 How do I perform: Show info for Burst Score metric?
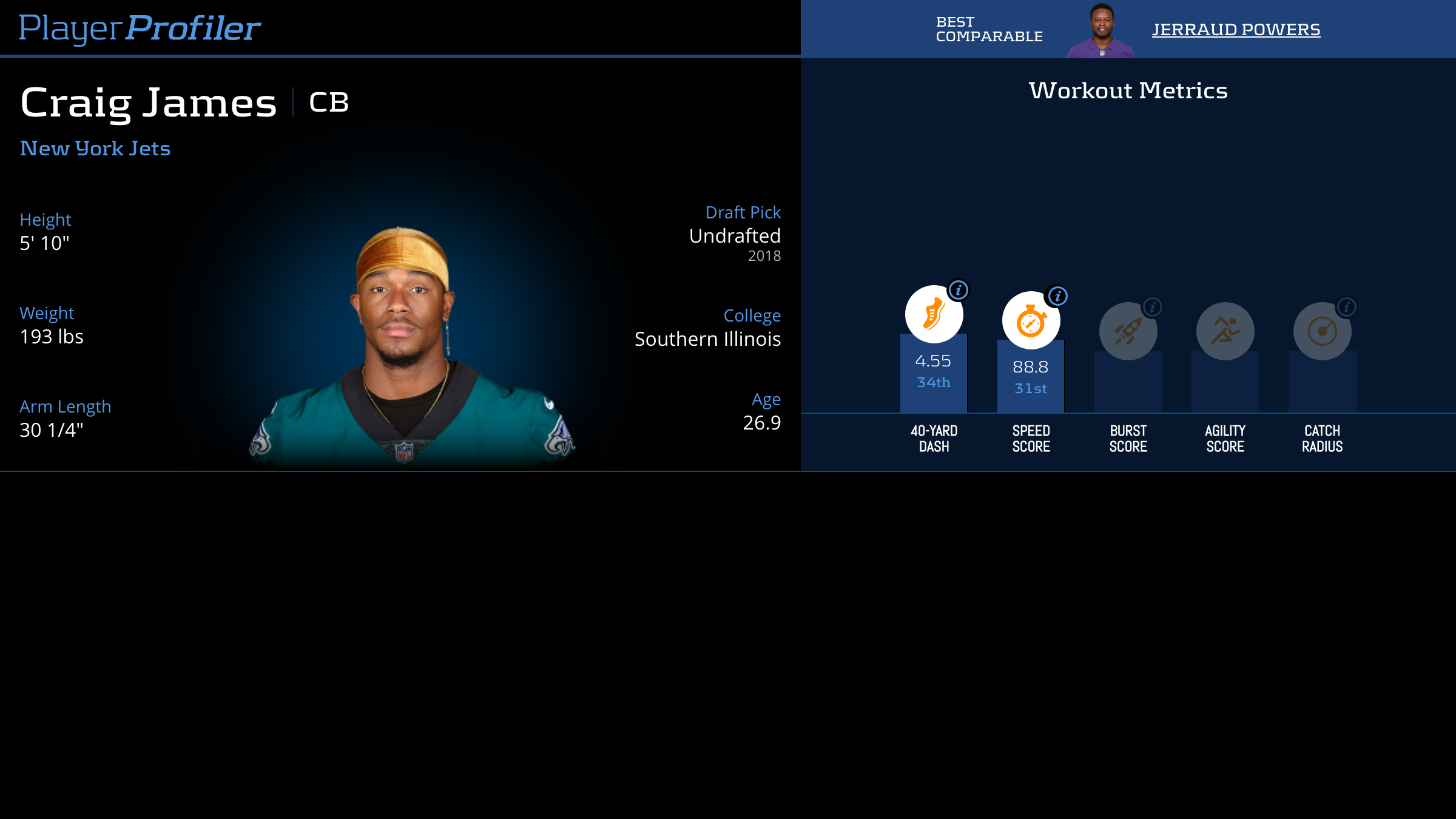pos(1152,307)
